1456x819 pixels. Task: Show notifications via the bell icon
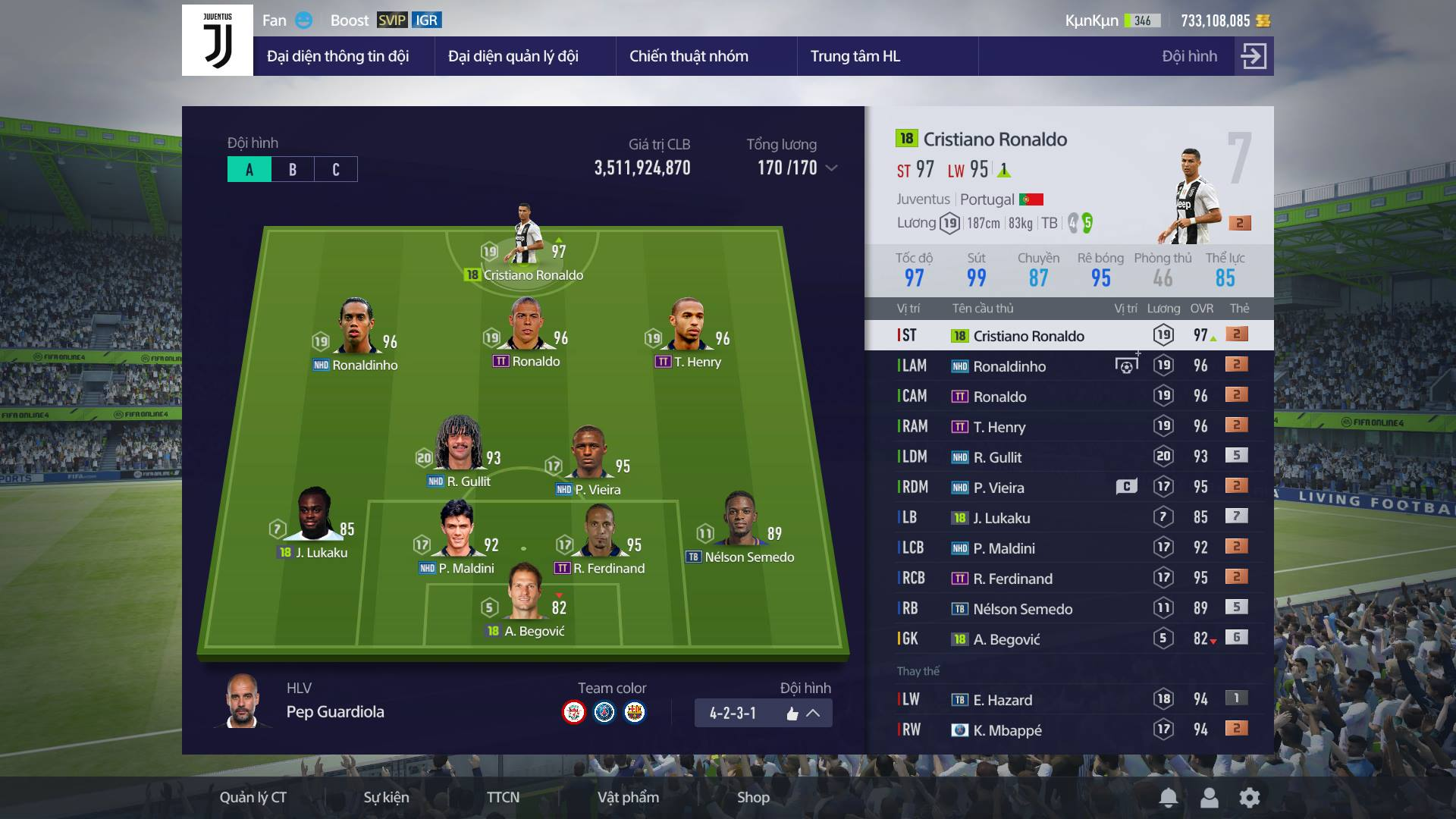1169,797
